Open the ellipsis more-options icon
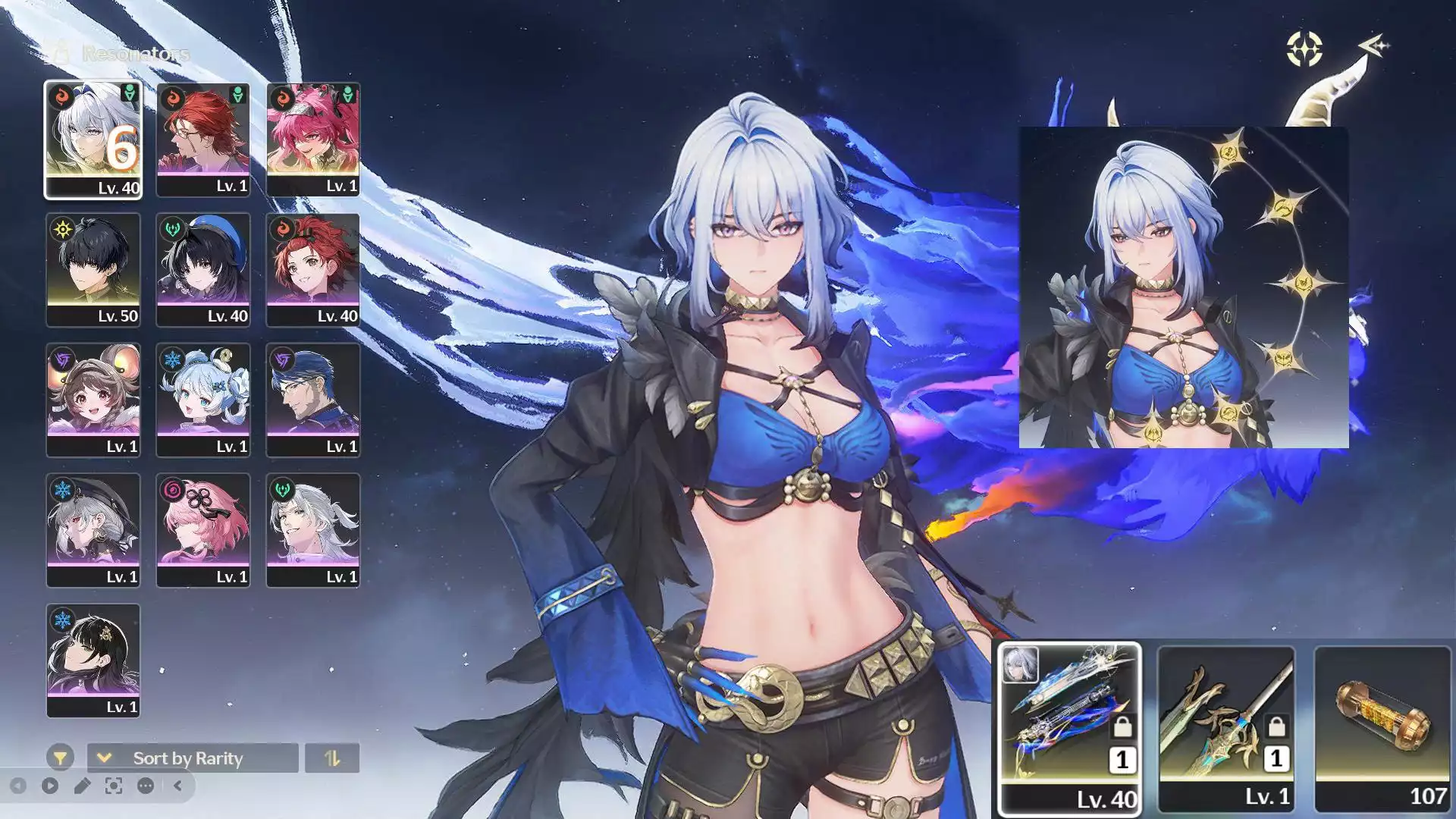 (144, 786)
